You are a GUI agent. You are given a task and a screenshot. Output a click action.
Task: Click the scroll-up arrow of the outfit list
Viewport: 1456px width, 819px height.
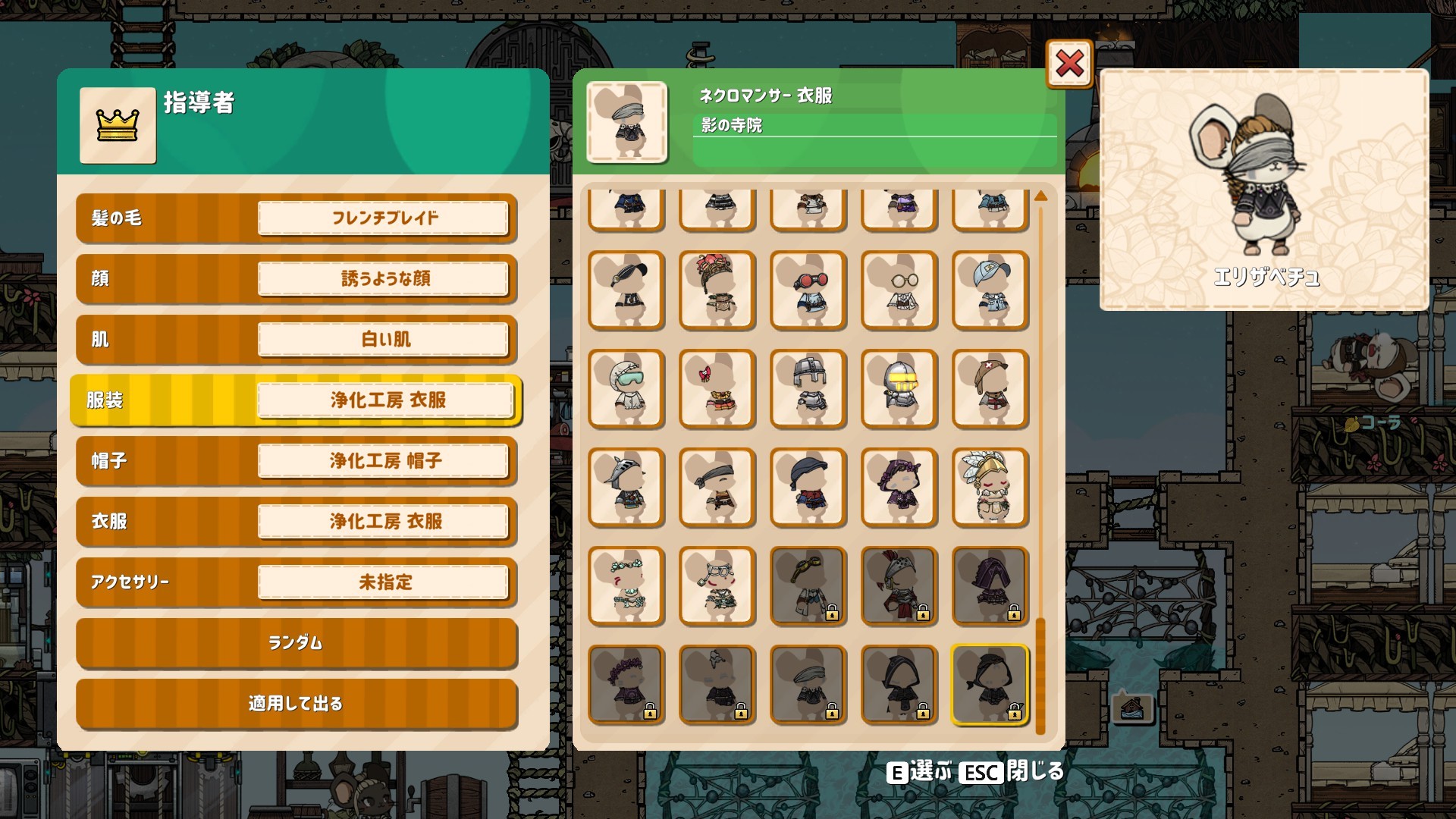1040,196
